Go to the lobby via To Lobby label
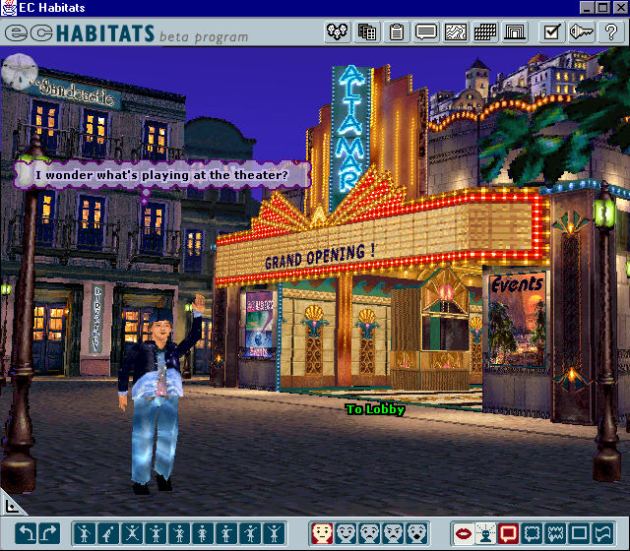This screenshot has height=551, width=630. coord(375,409)
